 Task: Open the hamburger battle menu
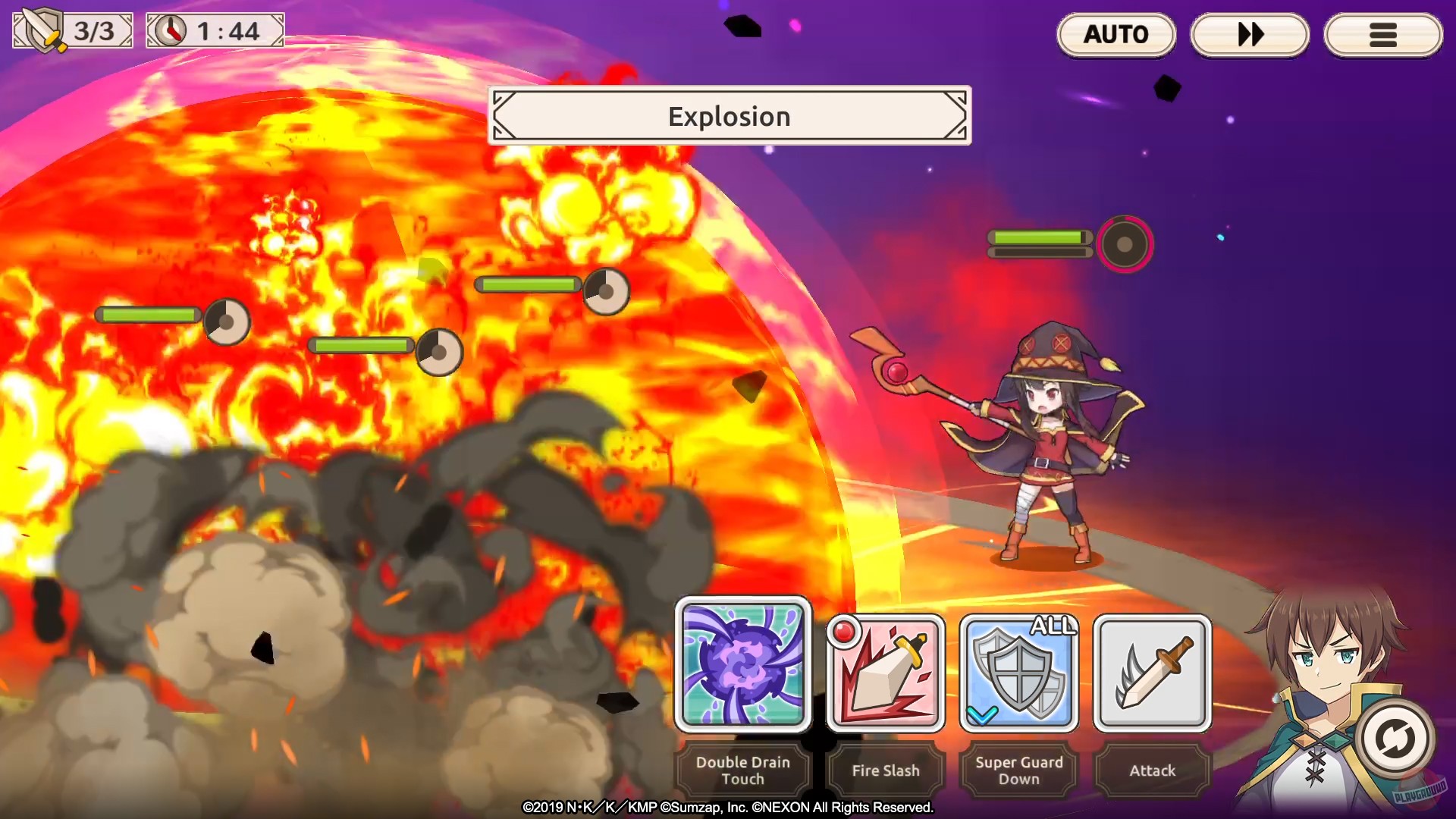coord(1383,33)
